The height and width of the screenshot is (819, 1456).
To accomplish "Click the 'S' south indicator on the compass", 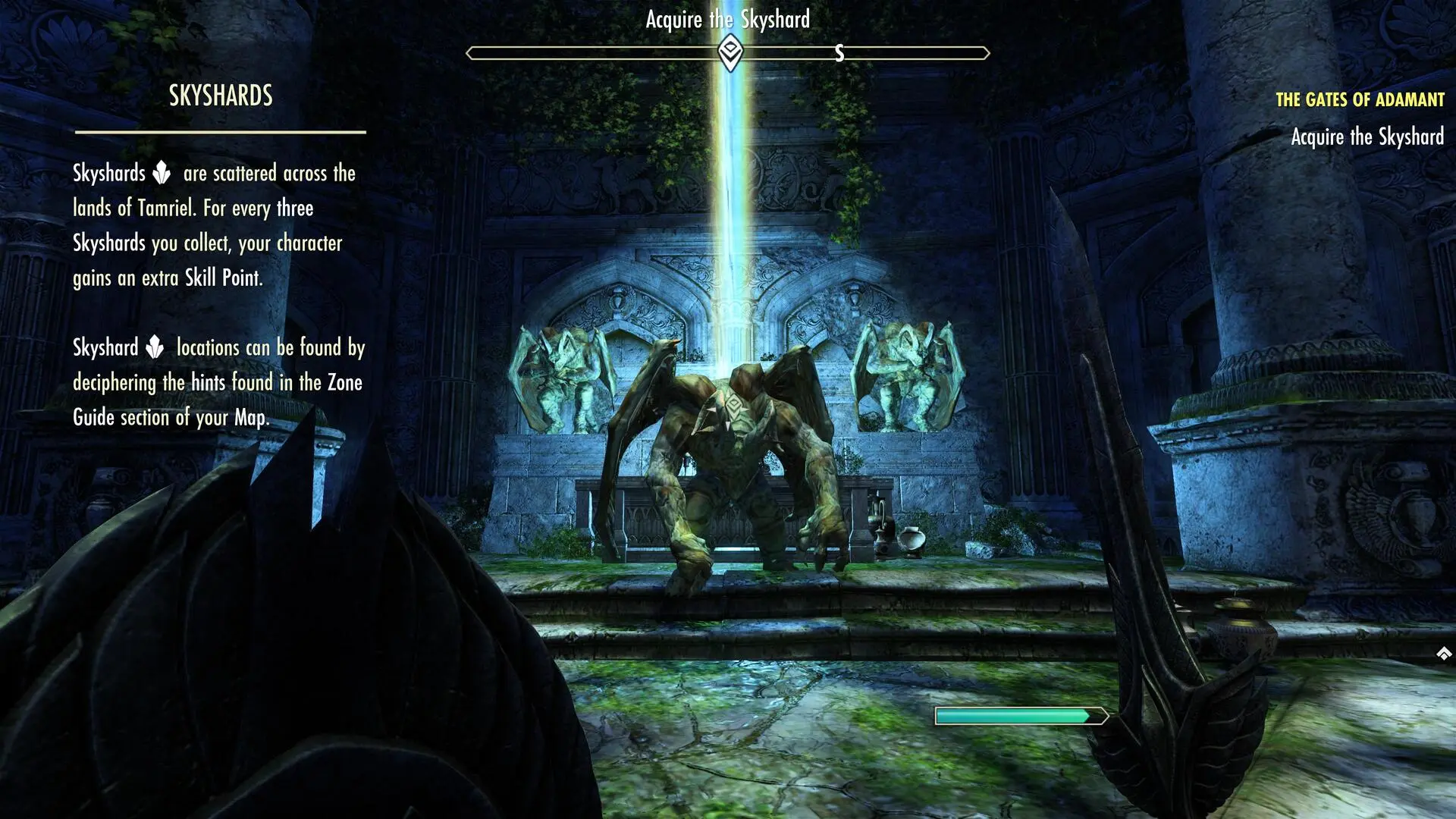I will coord(839,53).
